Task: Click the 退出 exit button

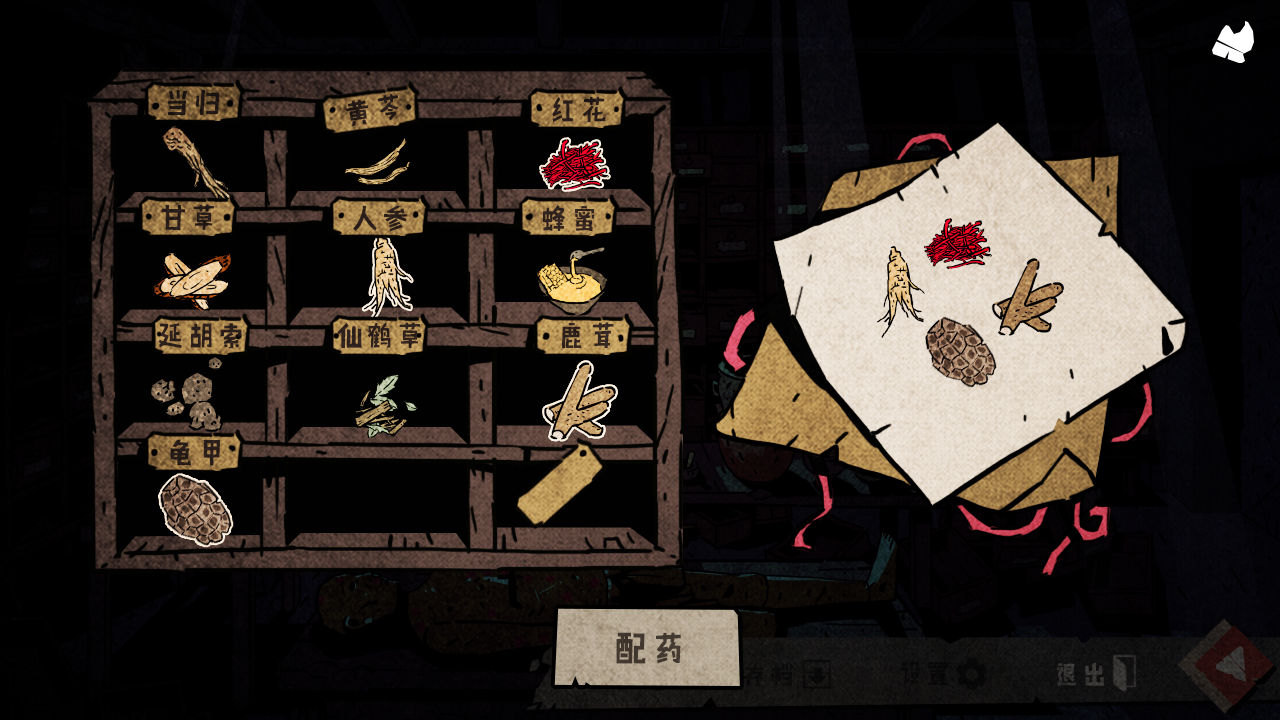Action: 1095,675
